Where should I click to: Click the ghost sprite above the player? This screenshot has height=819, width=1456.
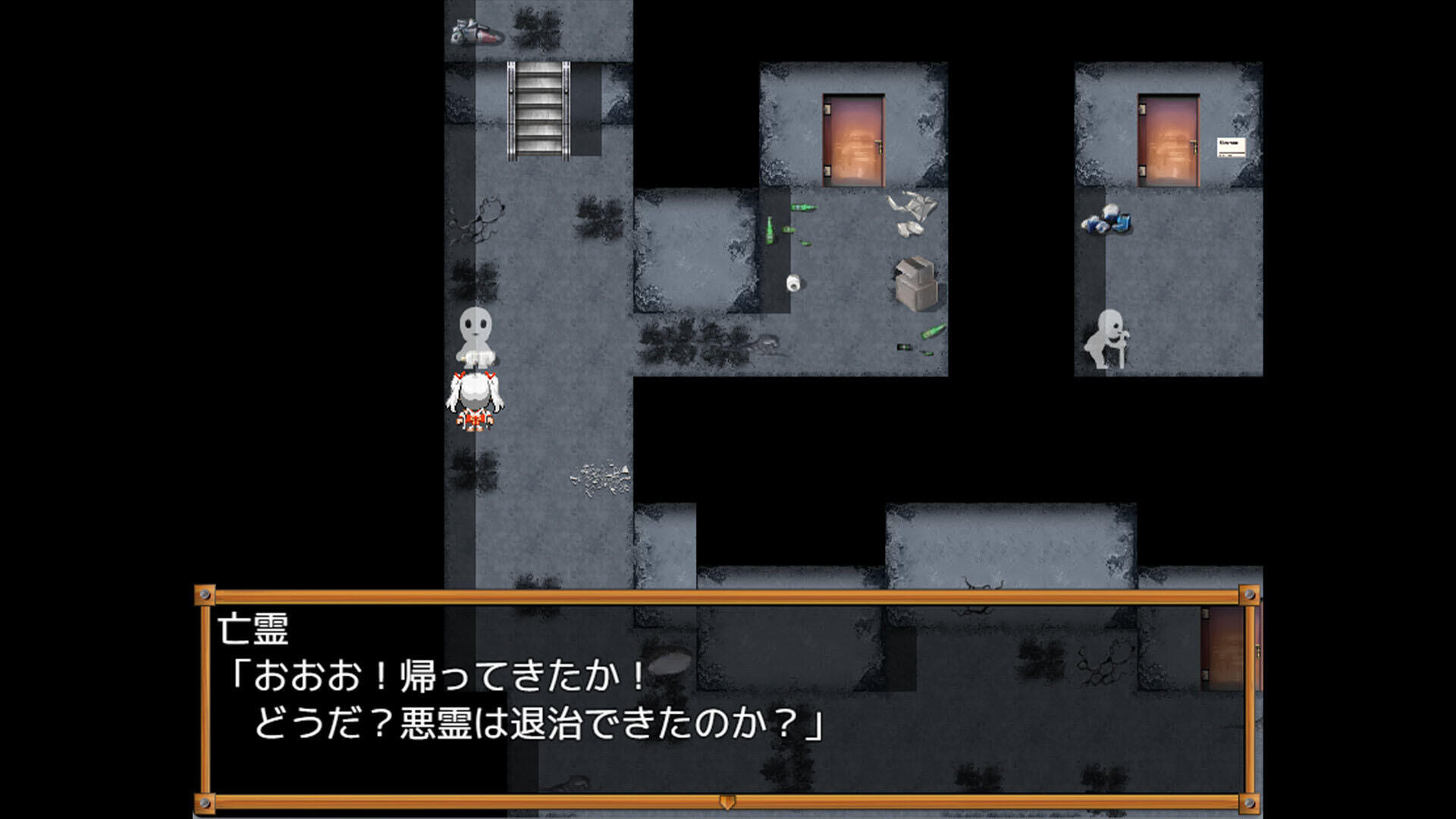(x=478, y=337)
